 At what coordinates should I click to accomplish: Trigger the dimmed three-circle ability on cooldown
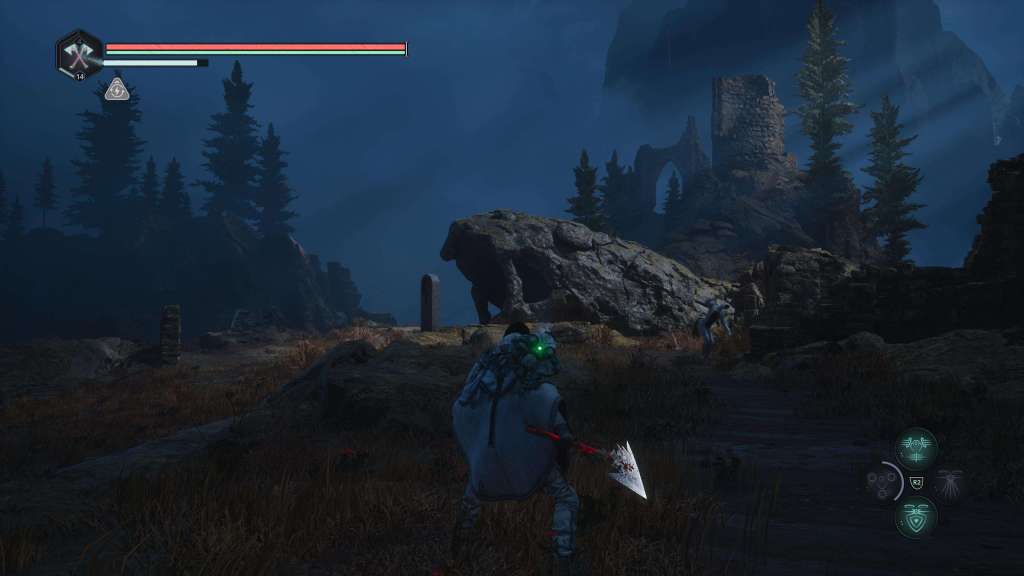pyautogui.click(x=883, y=483)
